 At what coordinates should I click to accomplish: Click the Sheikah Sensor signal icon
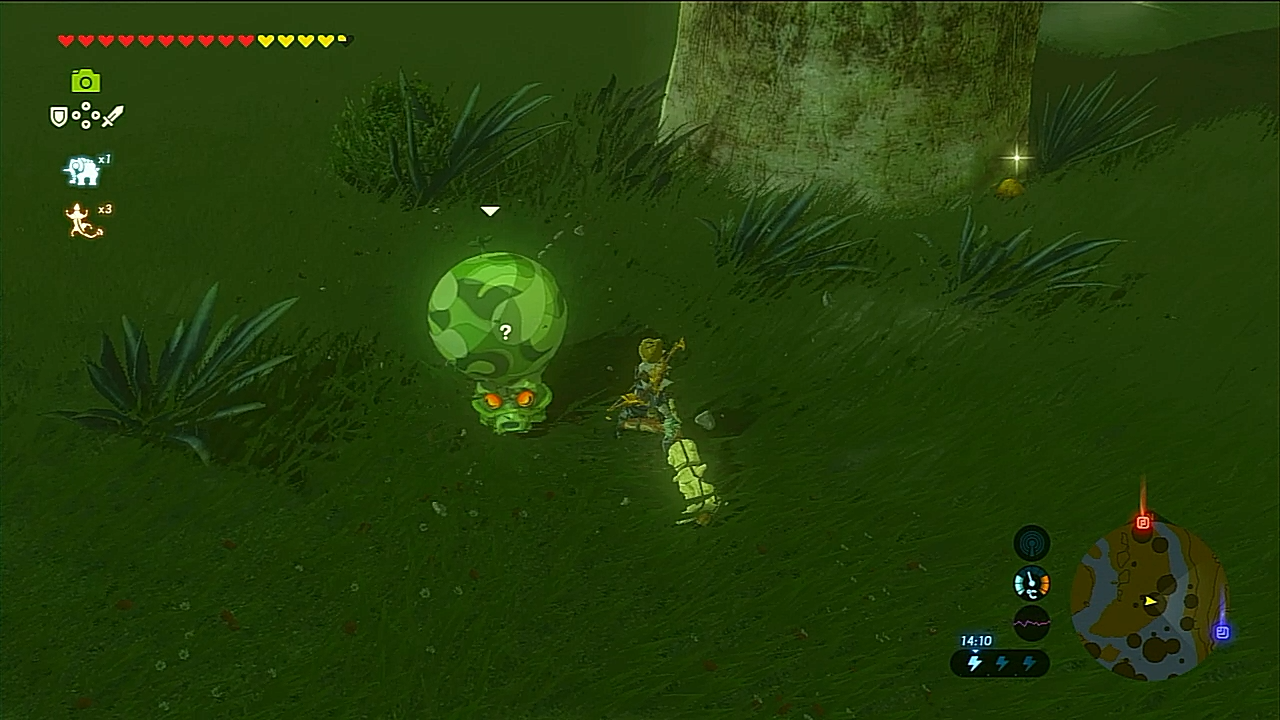[x=1032, y=543]
